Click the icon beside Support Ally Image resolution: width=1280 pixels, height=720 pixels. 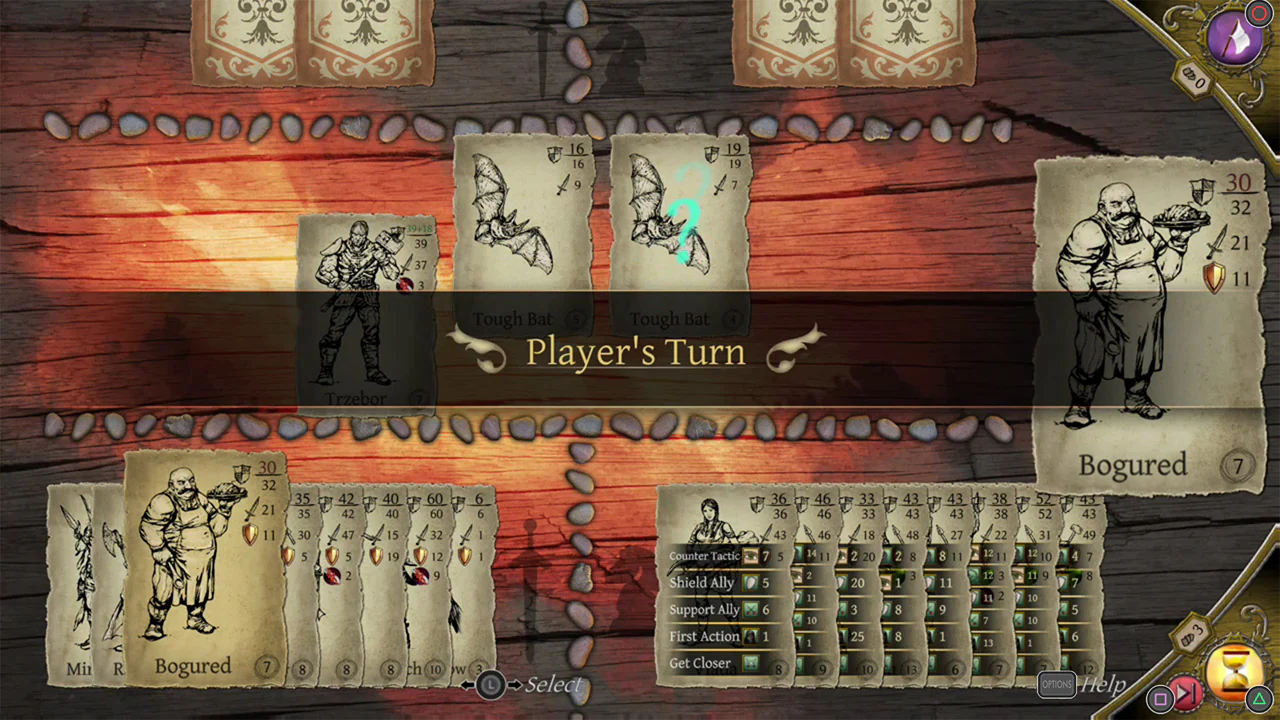click(751, 609)
